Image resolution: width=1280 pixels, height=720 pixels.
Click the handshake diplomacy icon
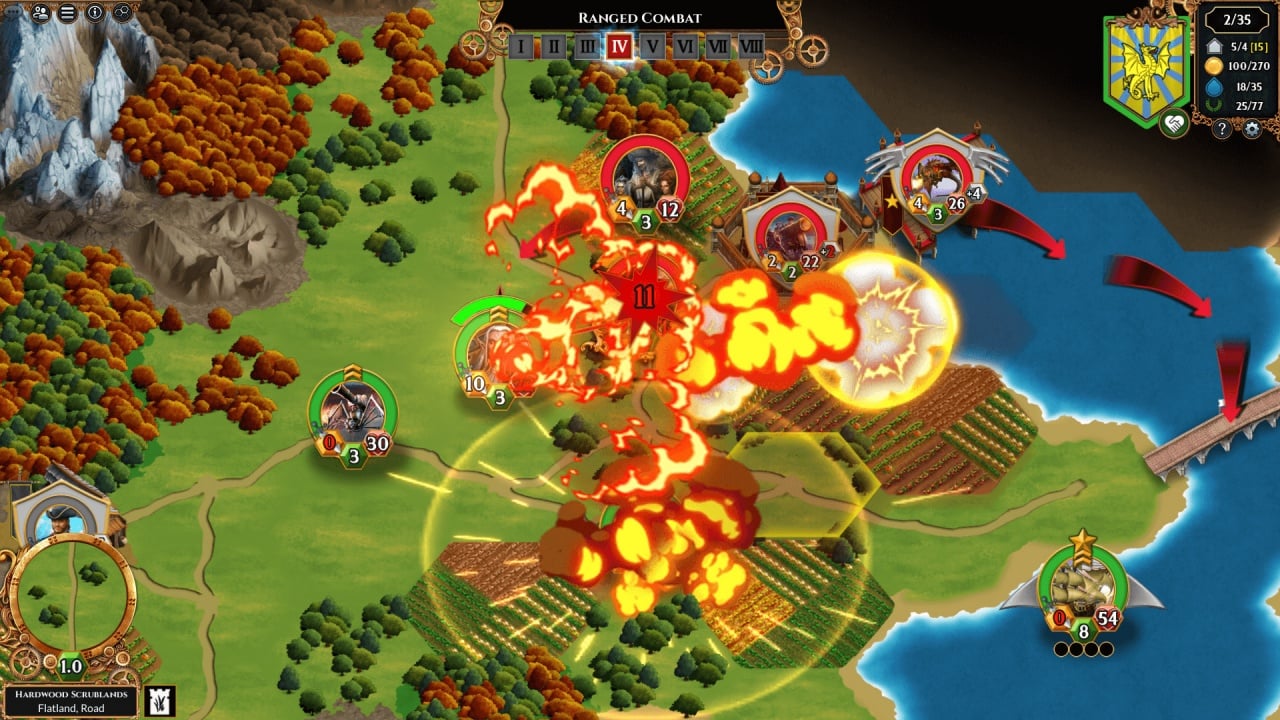[1174, 124]
